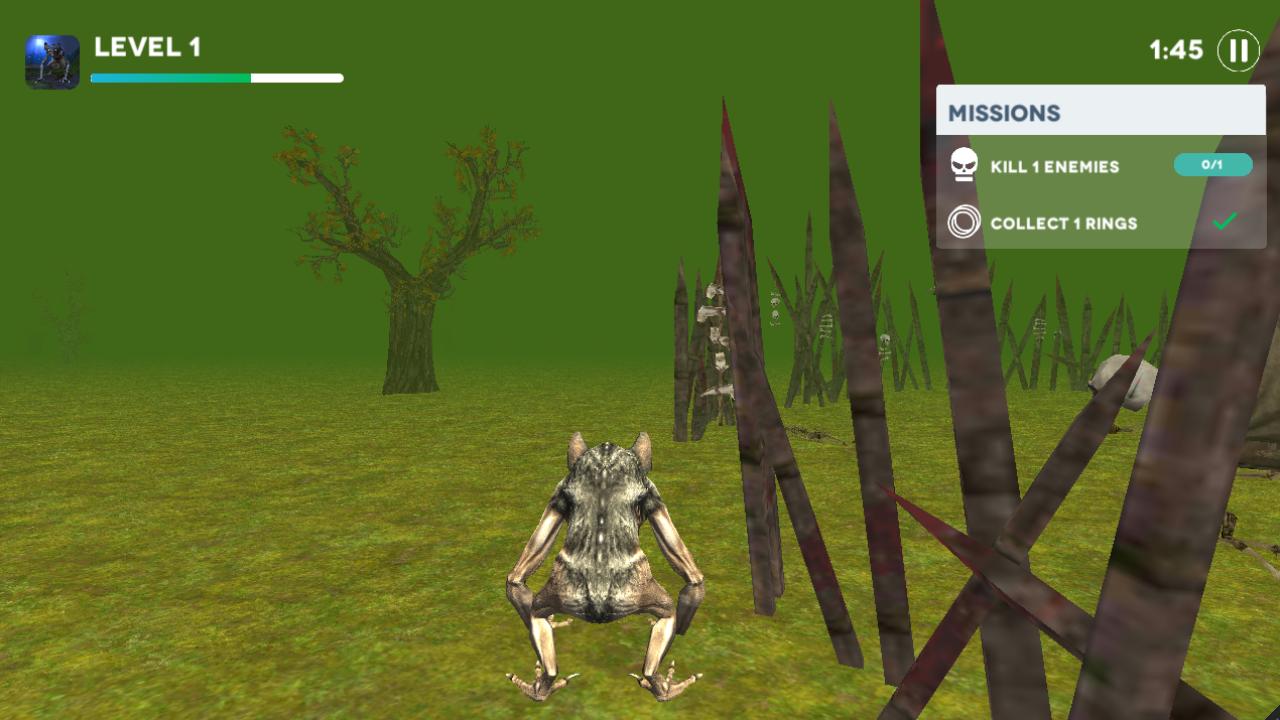Select the skull icon for kill mission
Screen dimensions: 1280x720
(x=963, y=165)
